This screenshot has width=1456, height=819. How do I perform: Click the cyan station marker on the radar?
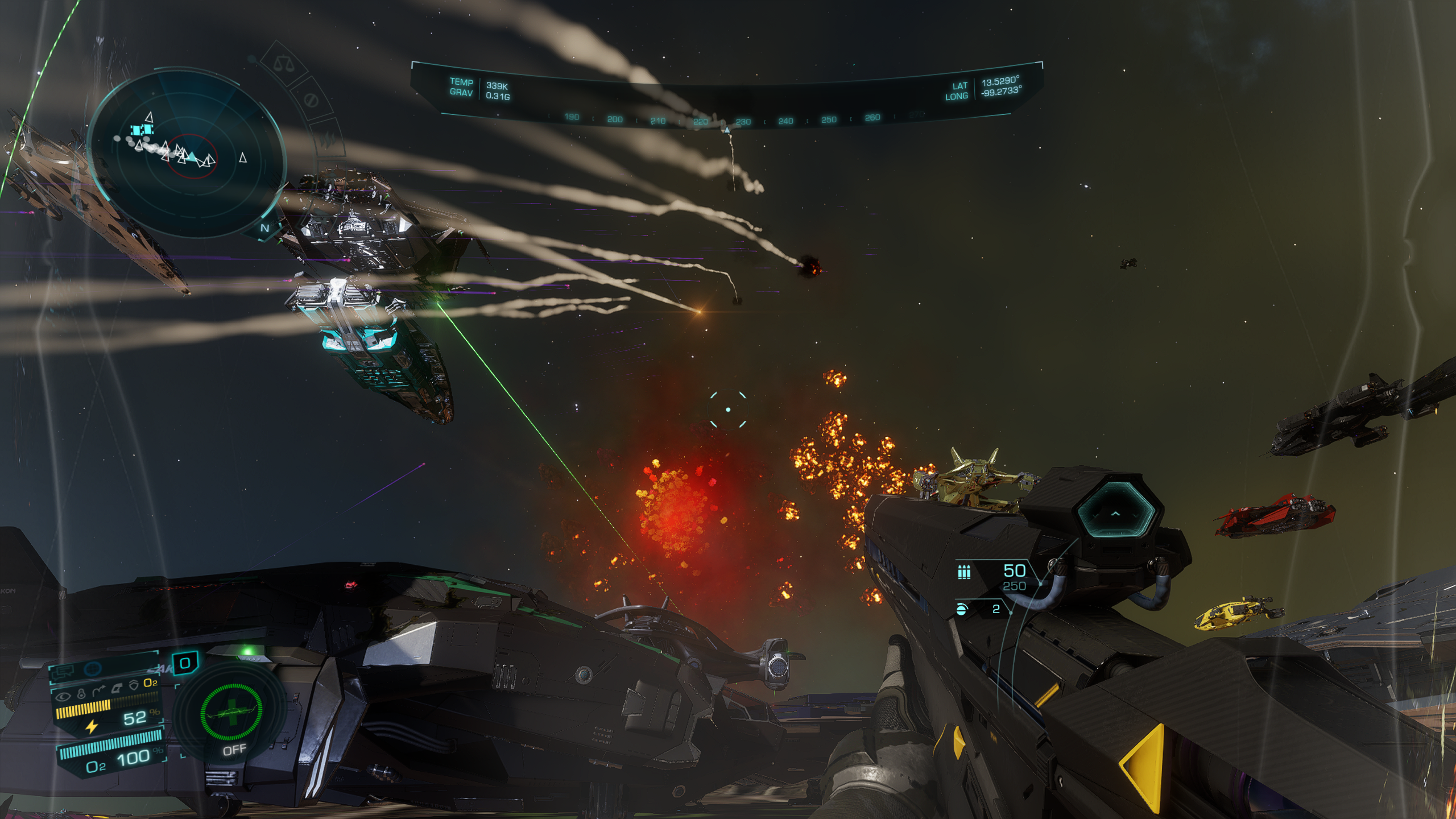coord(139,131)
